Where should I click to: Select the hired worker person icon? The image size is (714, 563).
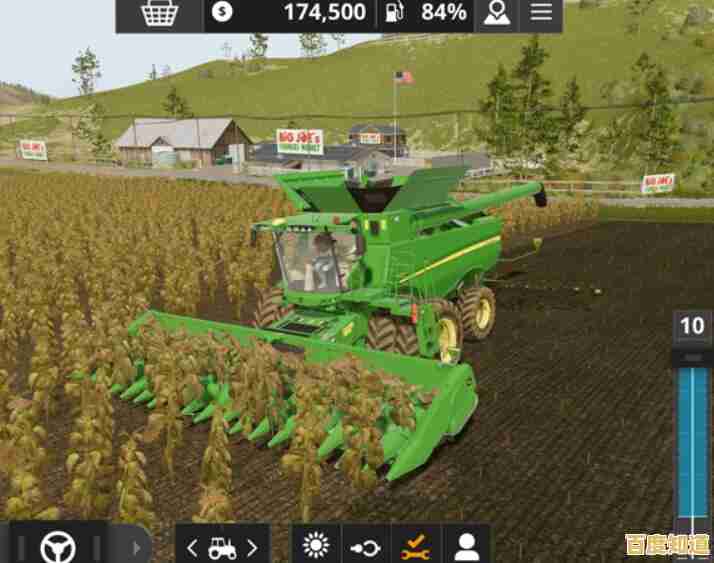[466, 546]
